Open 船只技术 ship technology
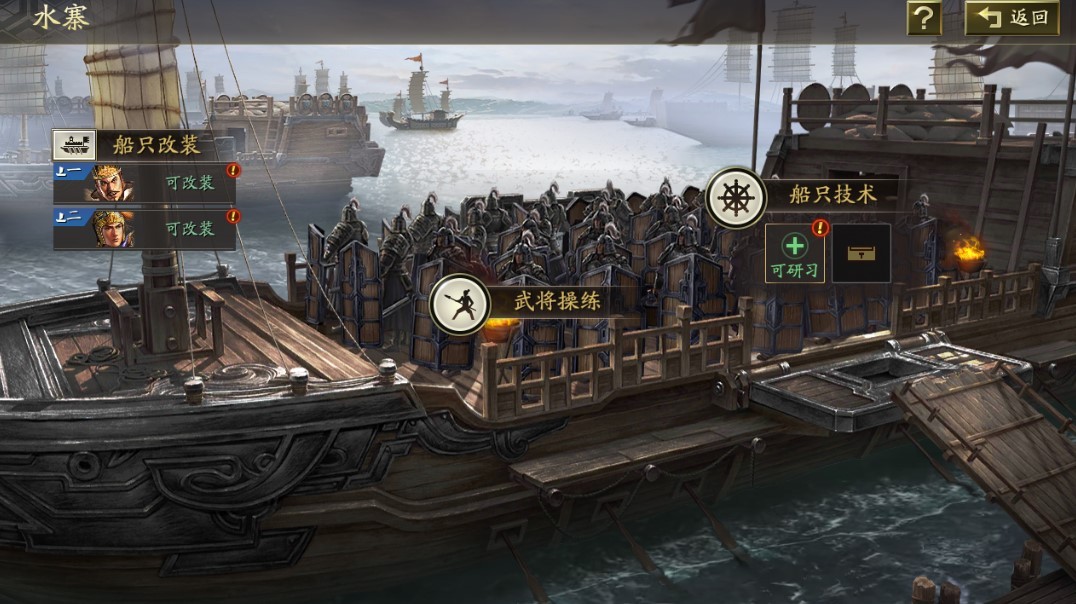The height and width of the screenshot is (604, 1076). [802, 195]
